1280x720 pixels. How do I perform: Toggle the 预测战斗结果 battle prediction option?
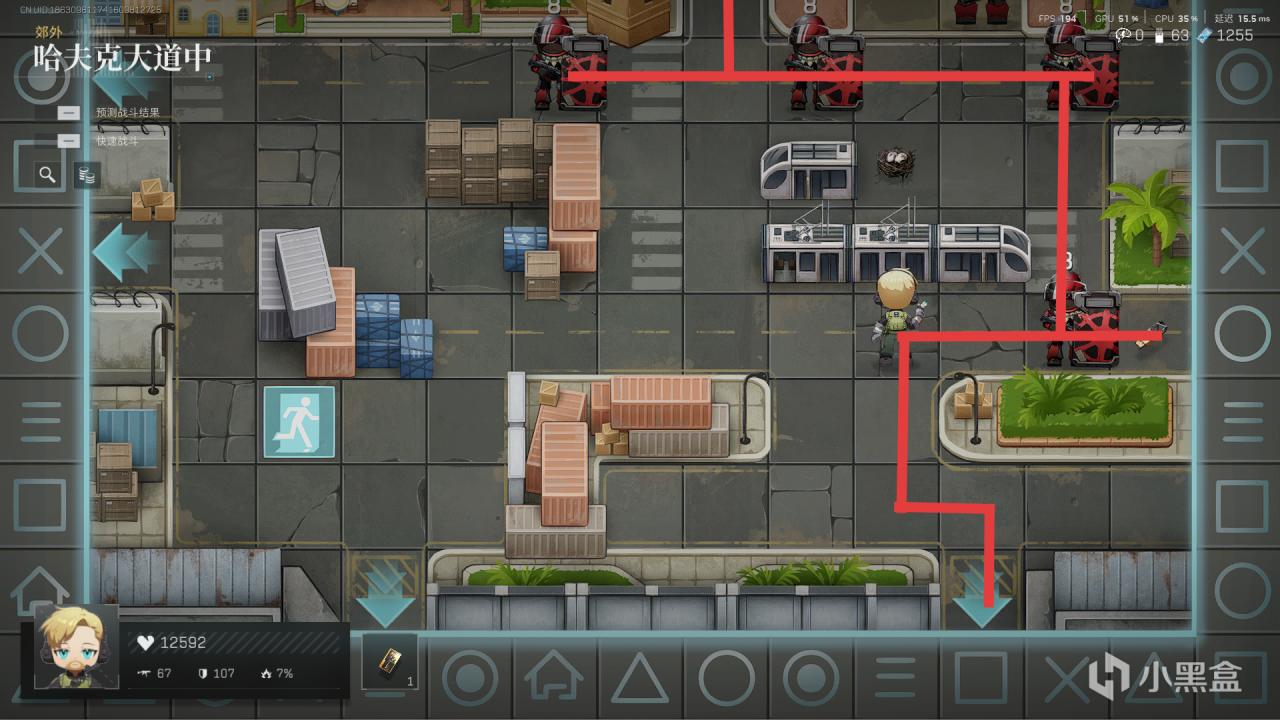[69, 113]
